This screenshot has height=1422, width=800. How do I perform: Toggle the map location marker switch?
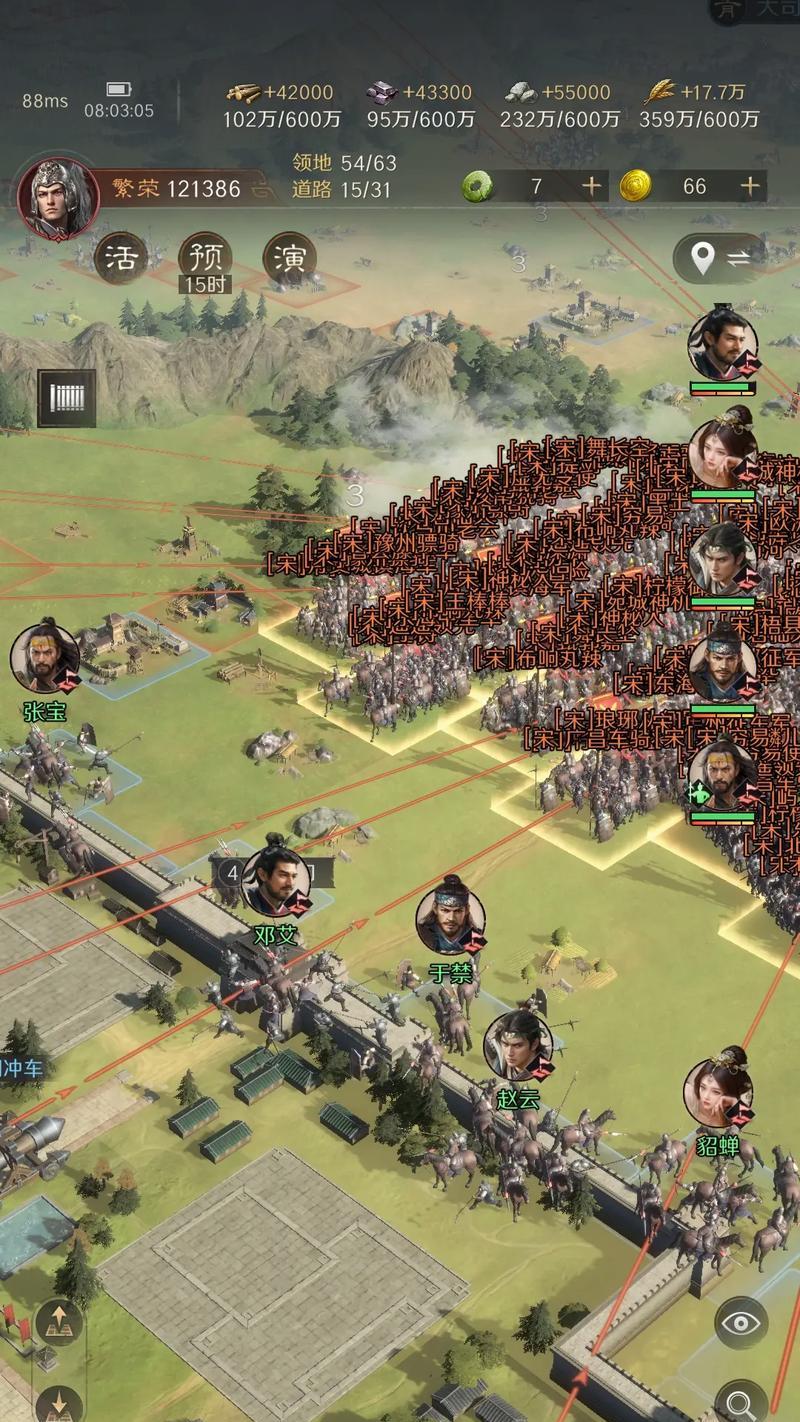pos(720,259)
